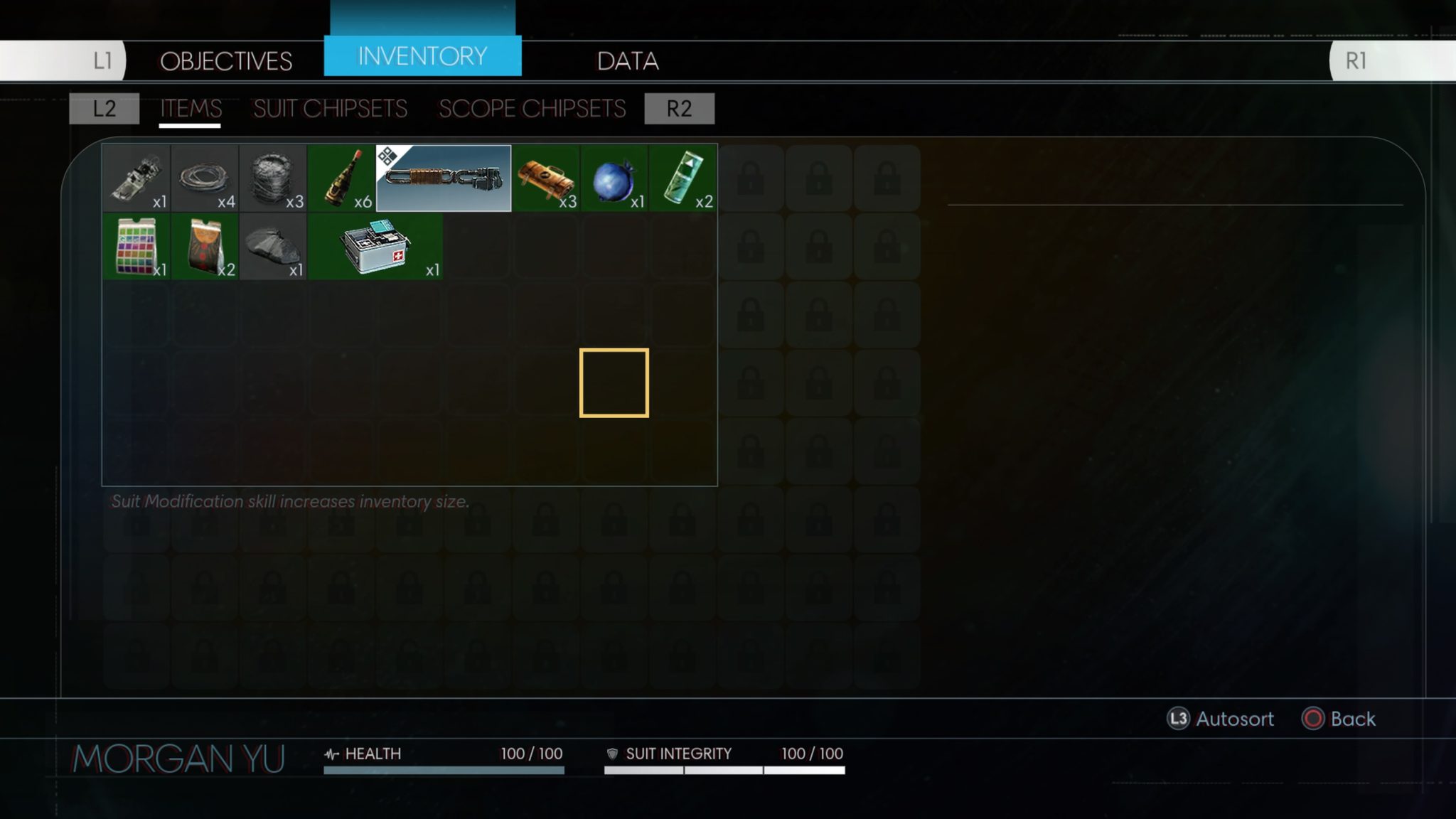Open the Data tab
The width and height of the screenshot is (1456, 819).
[628, 61]
